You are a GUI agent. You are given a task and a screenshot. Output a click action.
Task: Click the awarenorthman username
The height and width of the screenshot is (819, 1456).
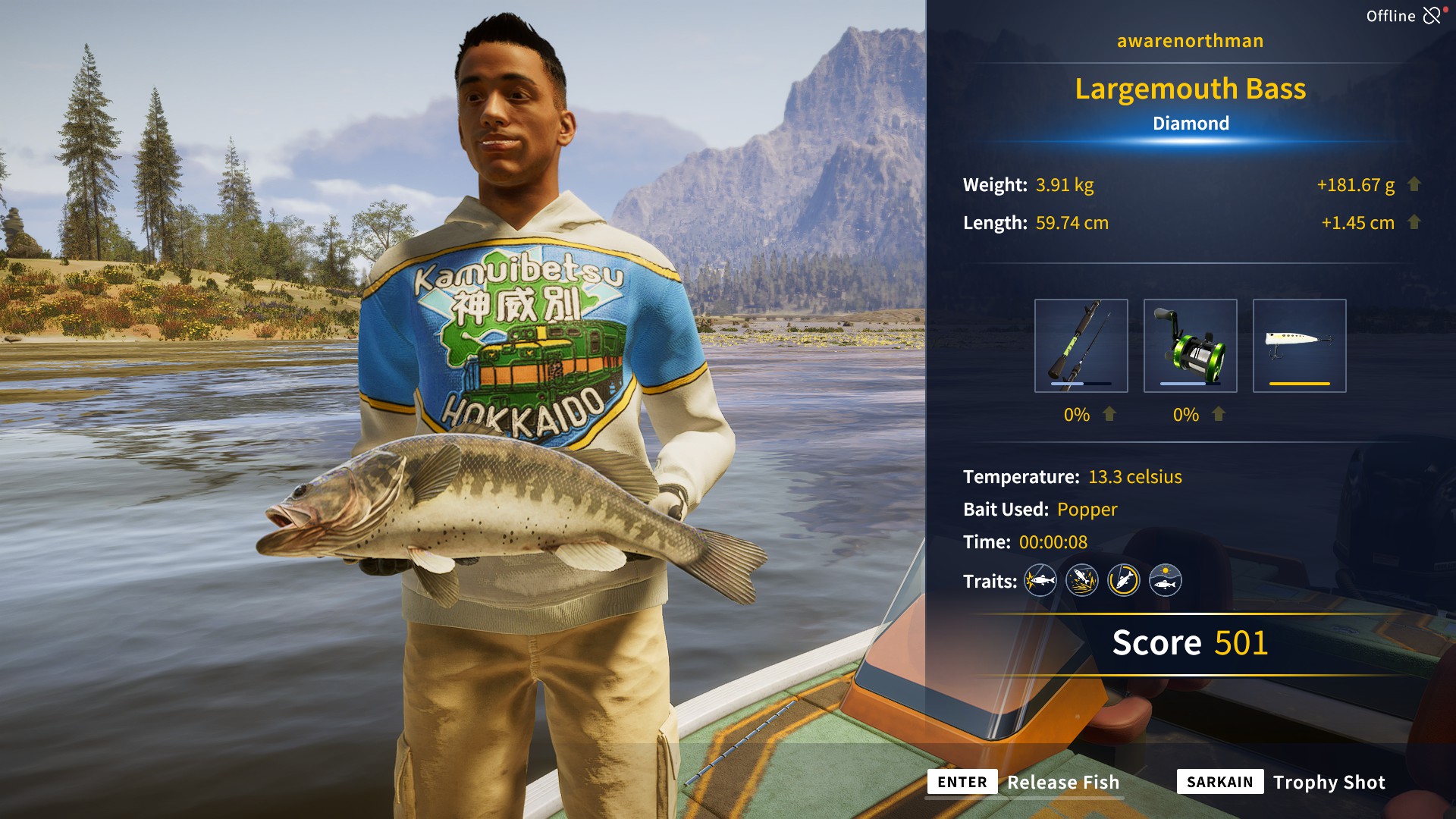[1189, 41]
